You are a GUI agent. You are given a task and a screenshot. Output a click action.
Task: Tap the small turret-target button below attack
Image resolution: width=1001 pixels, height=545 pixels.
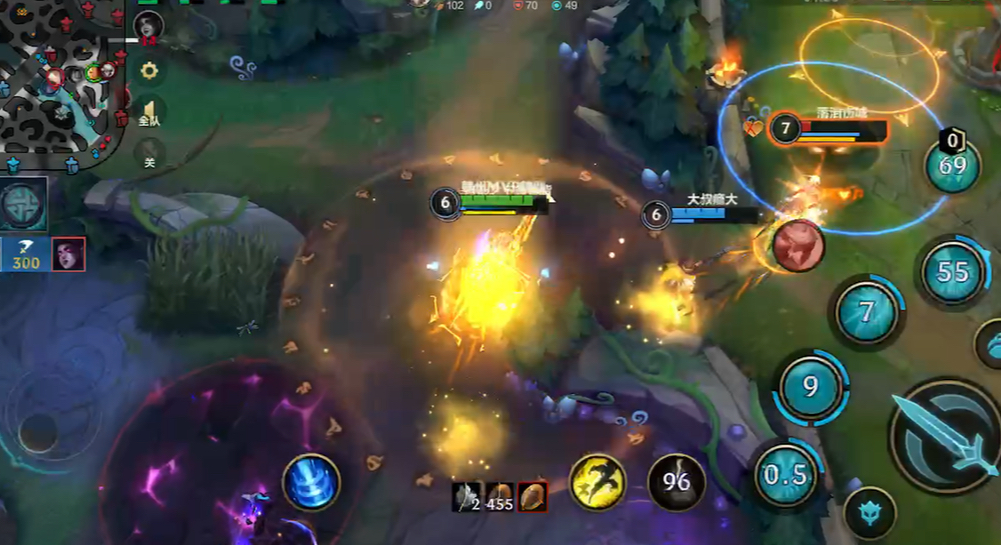[870, 514]
